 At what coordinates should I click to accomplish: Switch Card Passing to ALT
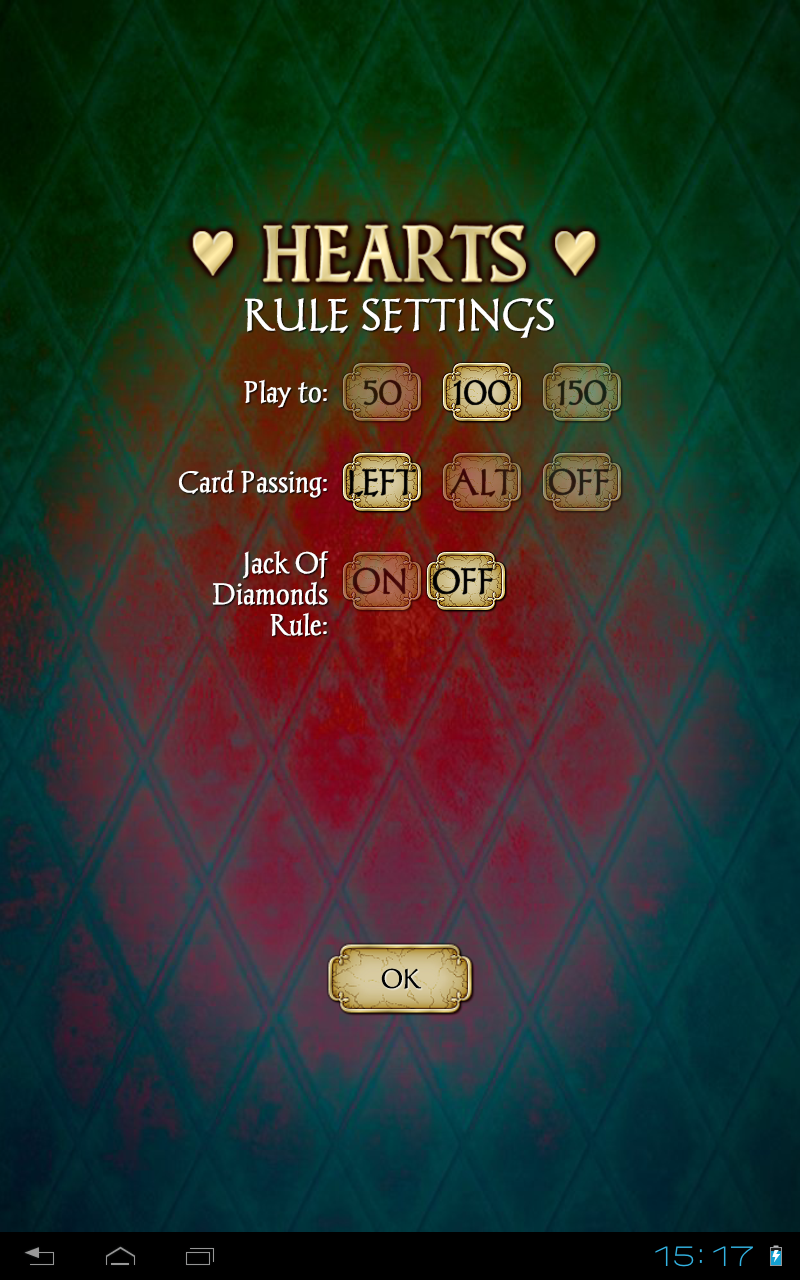(x=481, y=483)
